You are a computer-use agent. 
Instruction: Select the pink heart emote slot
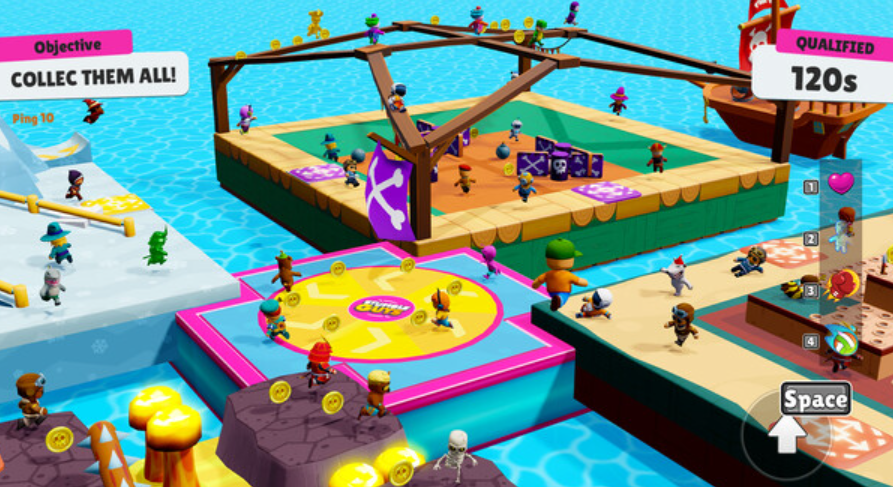841,183
